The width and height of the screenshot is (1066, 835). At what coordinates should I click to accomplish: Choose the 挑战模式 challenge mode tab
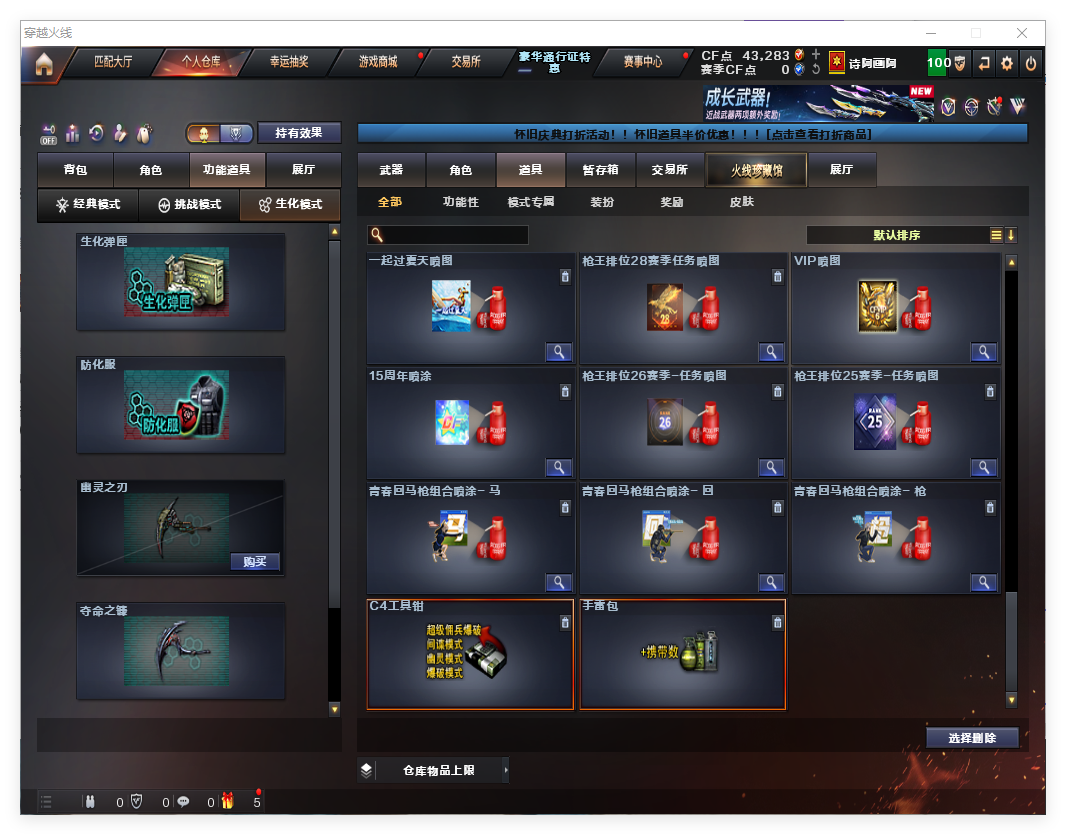pos(190,204)
